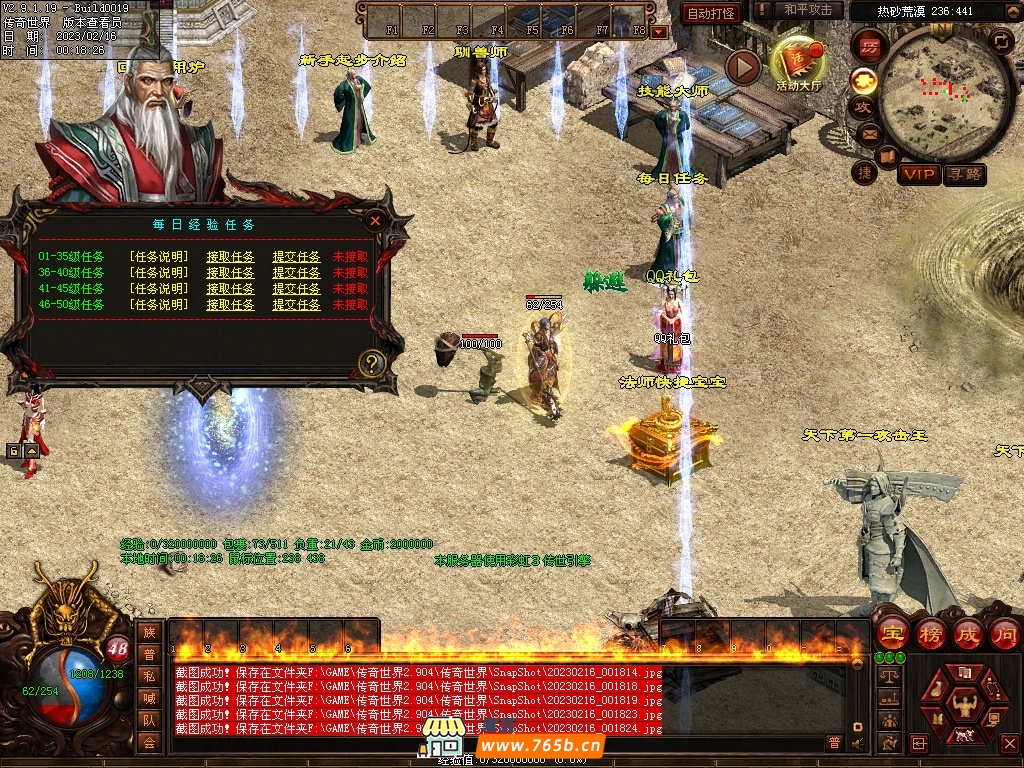Select the 队 team chat channel
Image resolution: width=1024 pixels, height=768 pixels.
pyautogui.click(x=149, y=719)
